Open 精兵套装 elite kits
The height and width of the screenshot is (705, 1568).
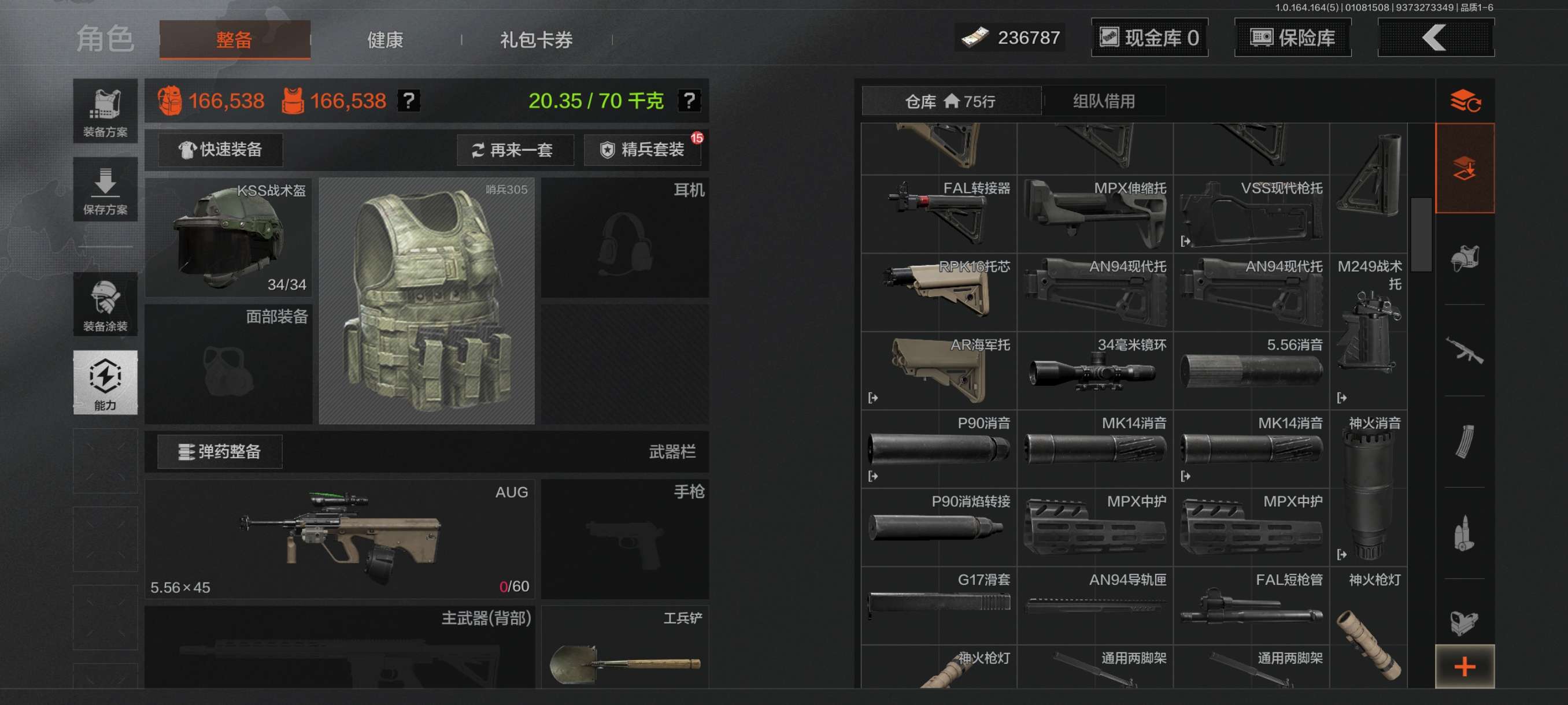[643, 150]
